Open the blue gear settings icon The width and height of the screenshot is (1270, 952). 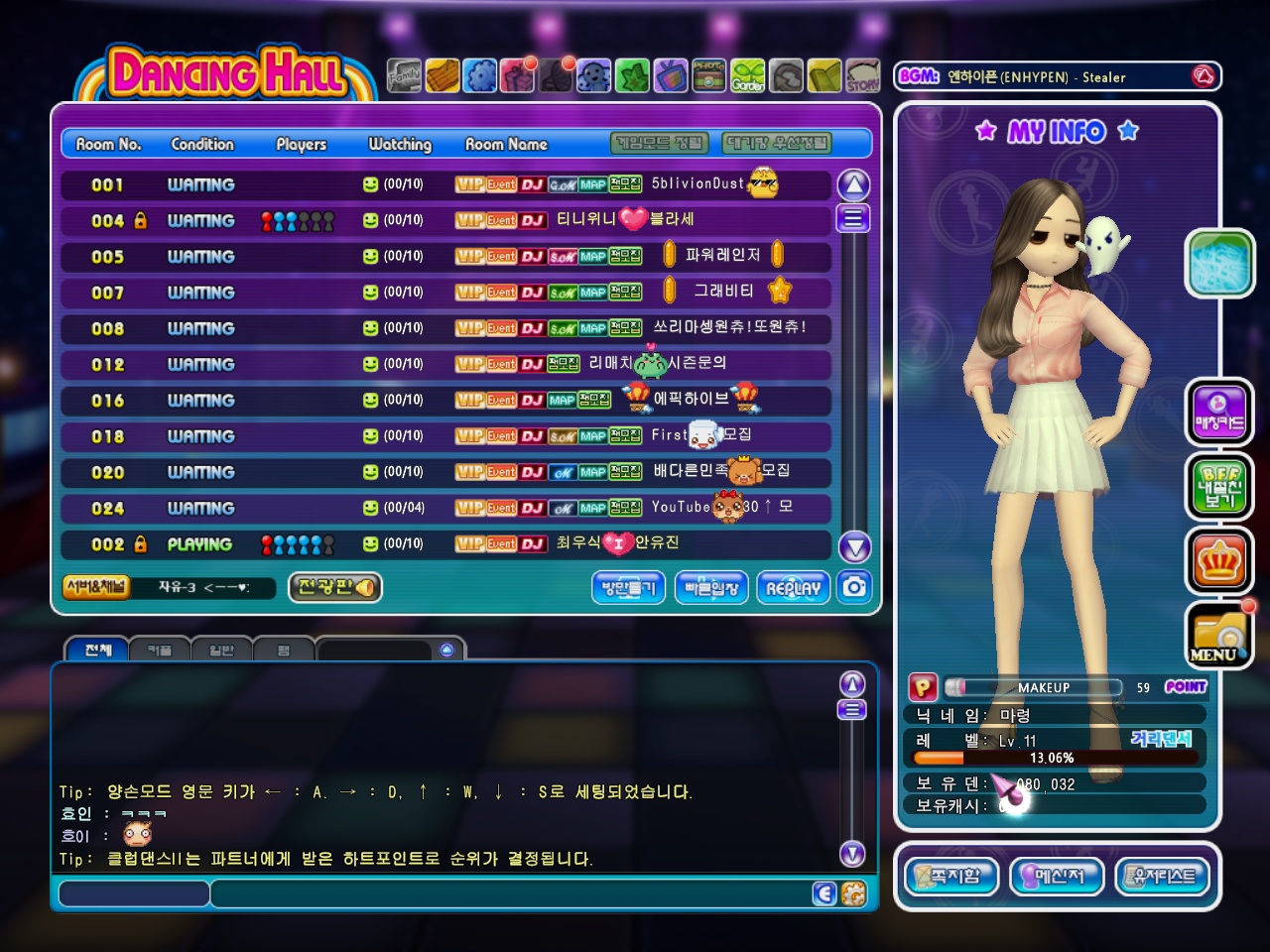tap(480, 75)
